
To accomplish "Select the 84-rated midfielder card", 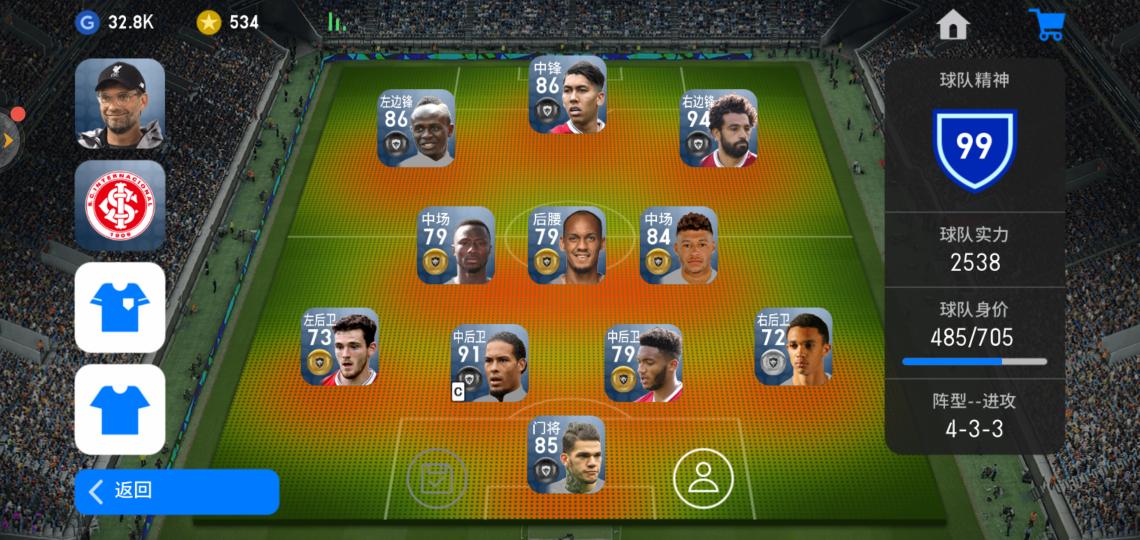I will 678,245.
